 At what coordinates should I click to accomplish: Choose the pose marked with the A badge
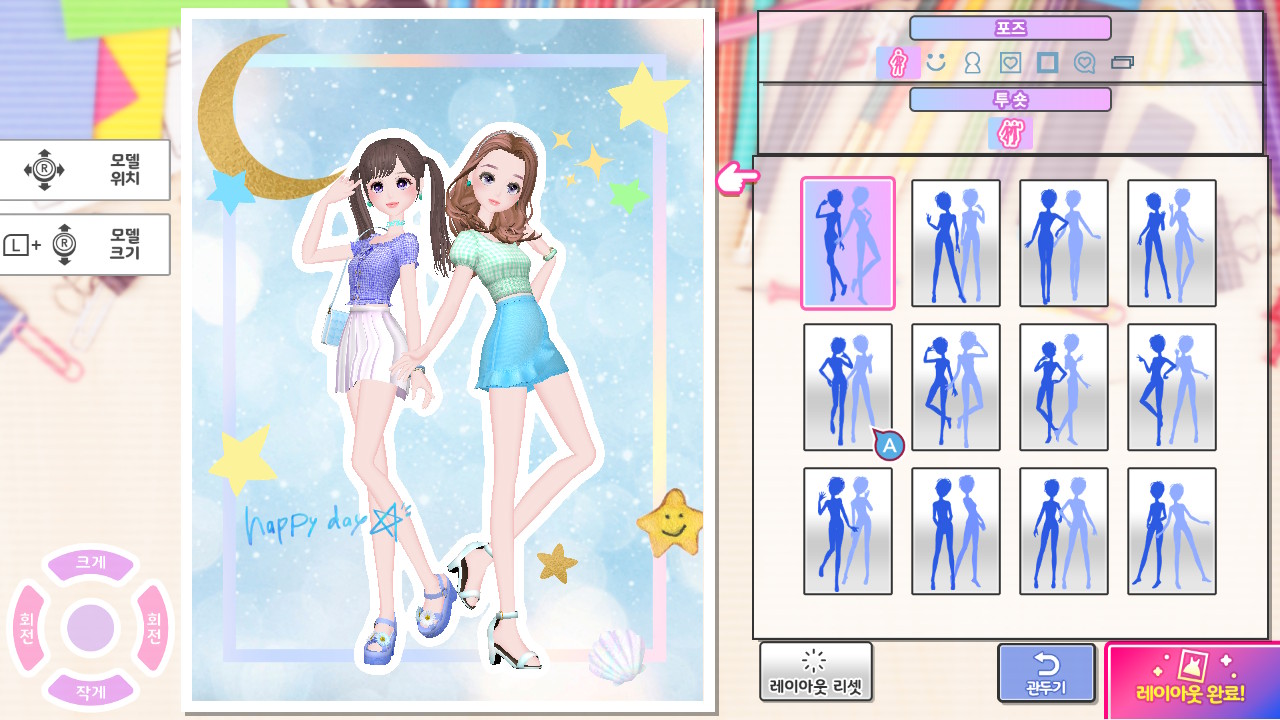pyautogui.click(x=847, y=387)
